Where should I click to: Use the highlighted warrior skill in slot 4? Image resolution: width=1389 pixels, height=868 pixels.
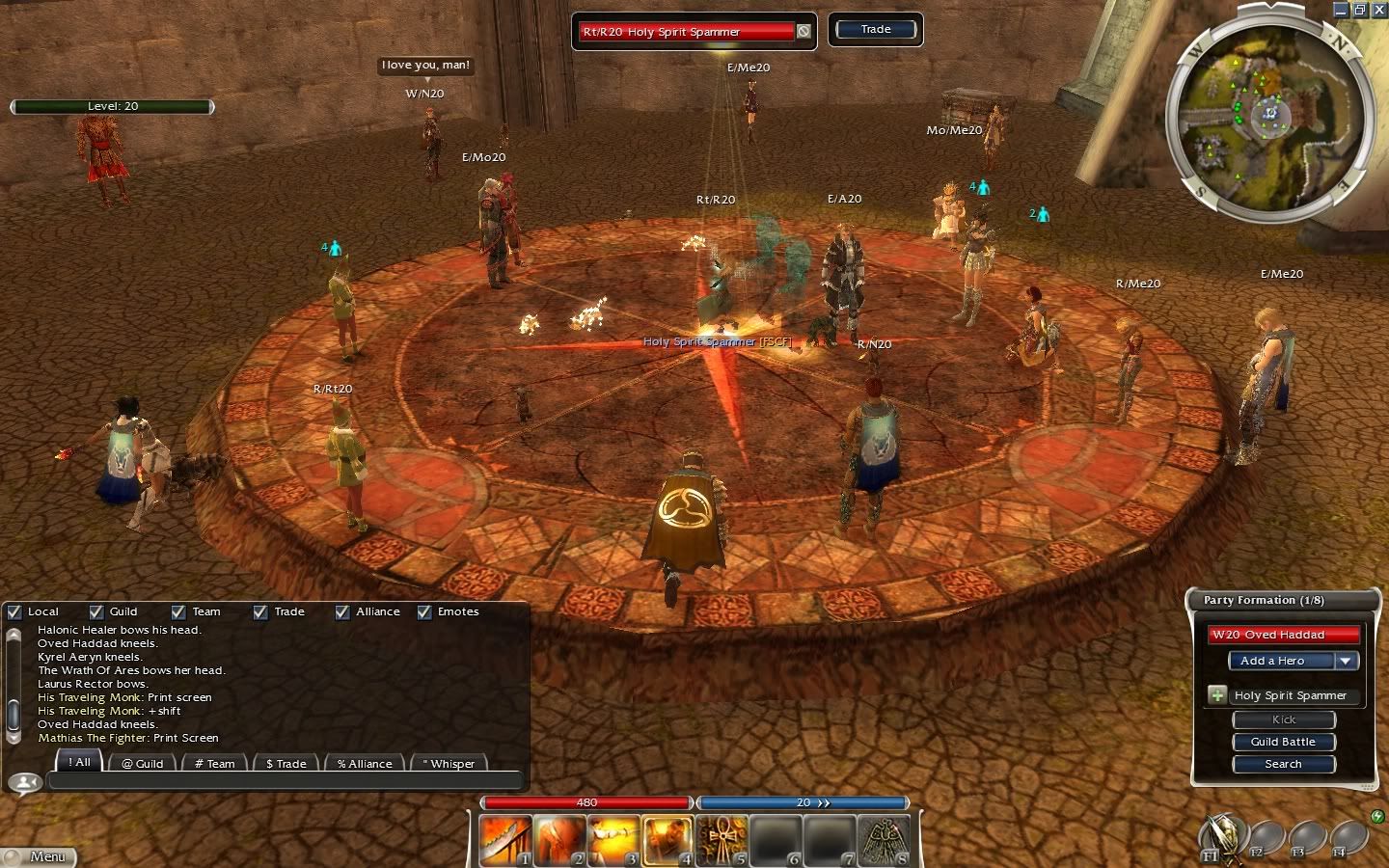click(667, 840)
